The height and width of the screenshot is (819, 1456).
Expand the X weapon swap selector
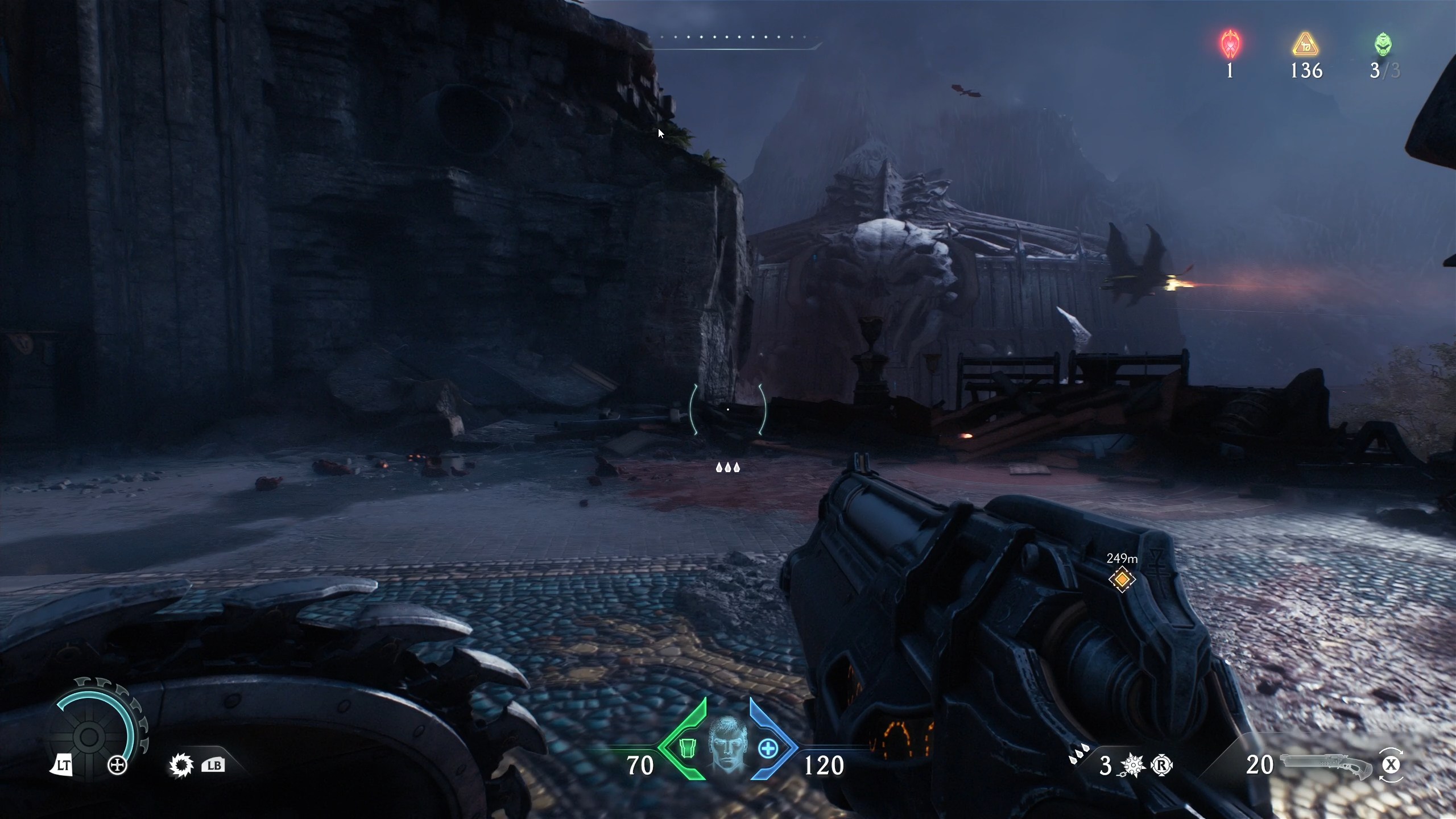pyautogui.click(x=1392, y=765)
